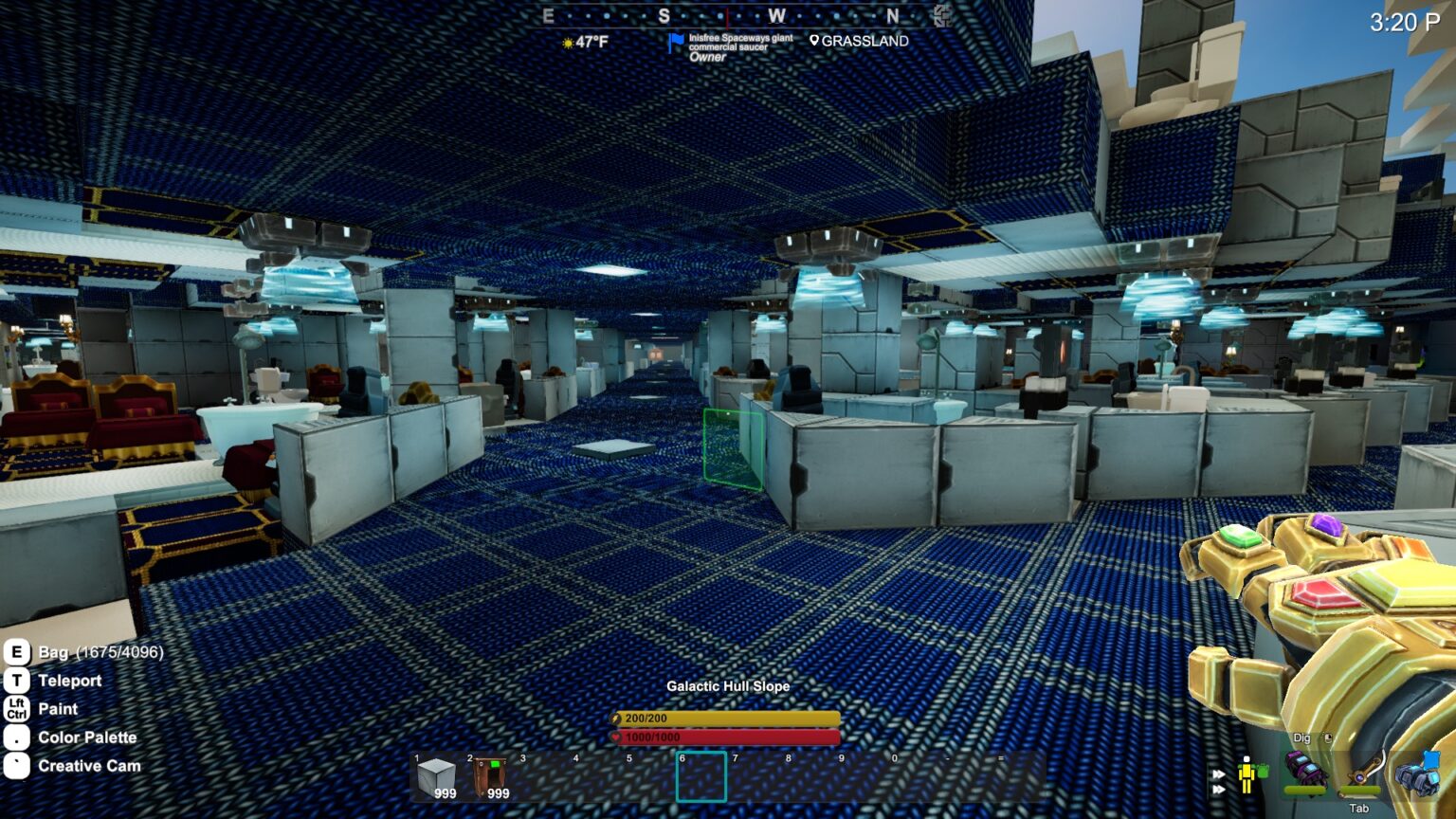Screen dimensions: 1456x819
Task: Click the blue gauntlet with blueprint icon
Action: (x=1419, y=773)
